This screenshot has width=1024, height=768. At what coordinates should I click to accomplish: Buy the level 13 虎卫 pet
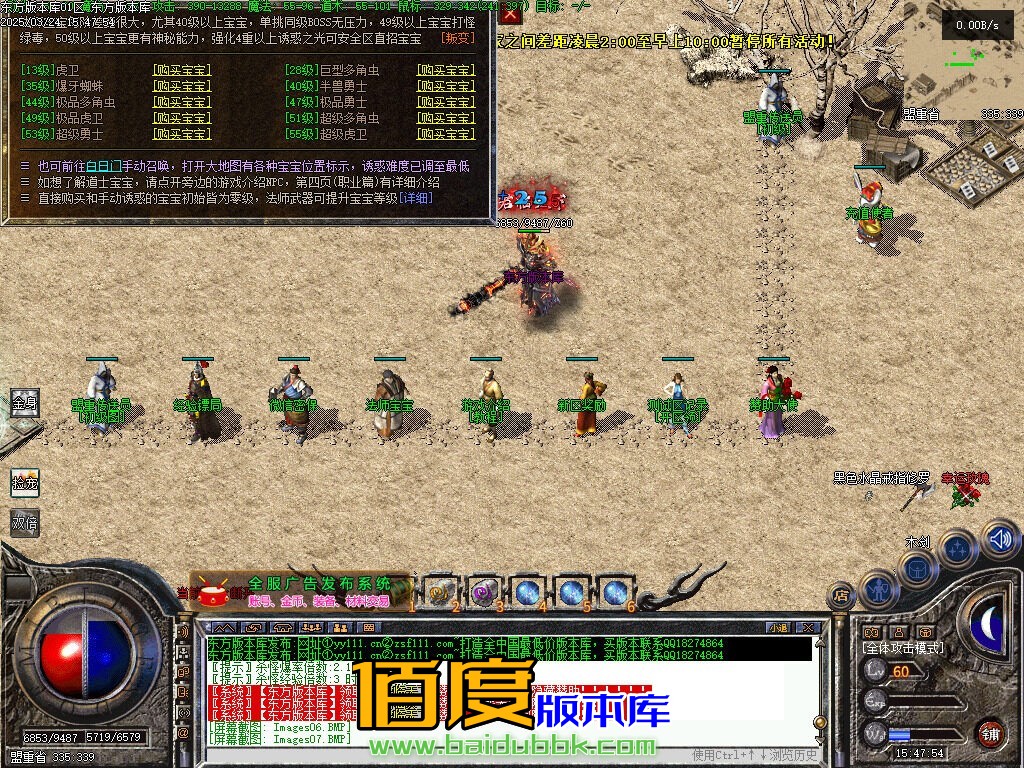tap(182, 70)
